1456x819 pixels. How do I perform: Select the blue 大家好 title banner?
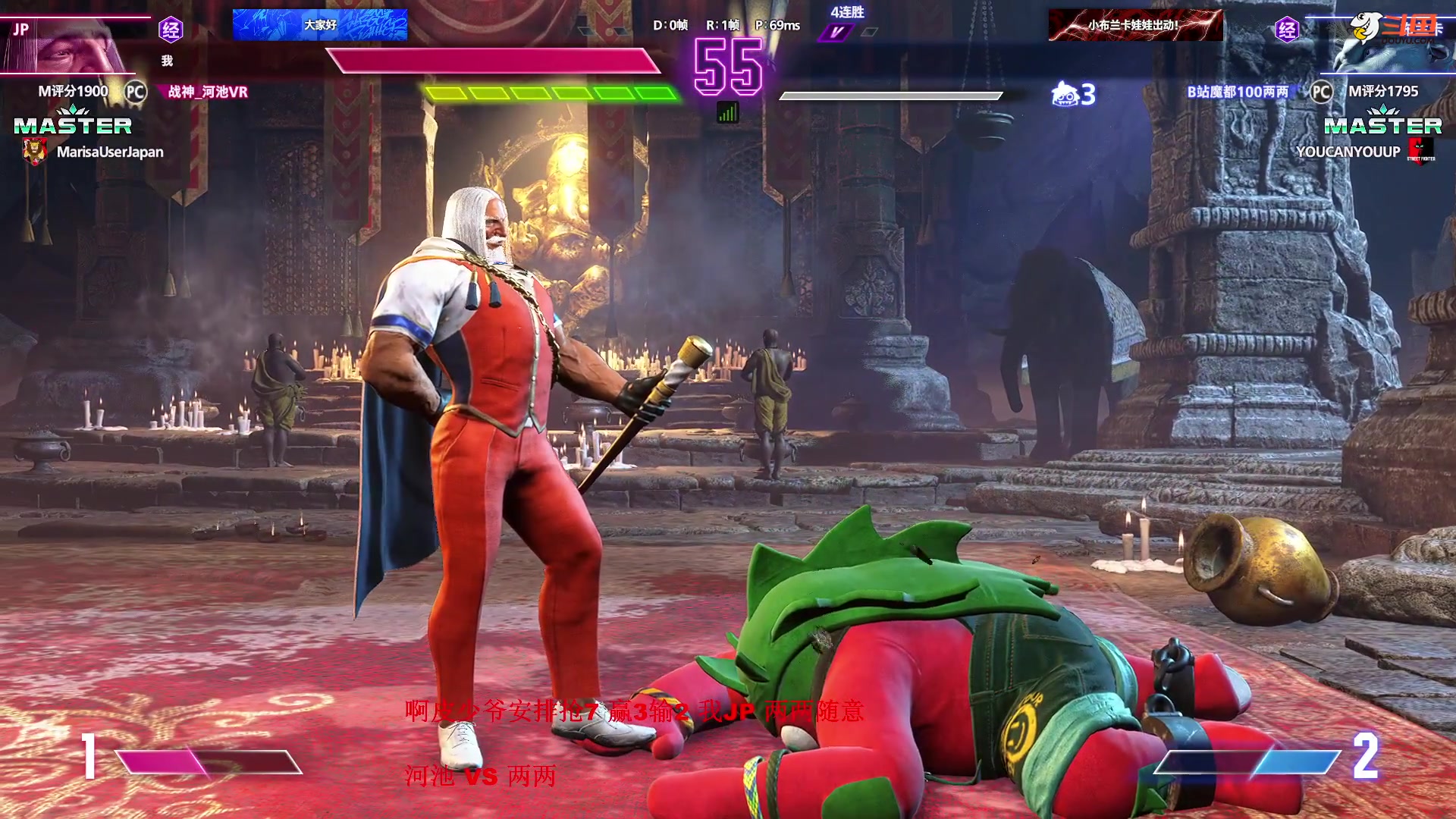point(320,25)
